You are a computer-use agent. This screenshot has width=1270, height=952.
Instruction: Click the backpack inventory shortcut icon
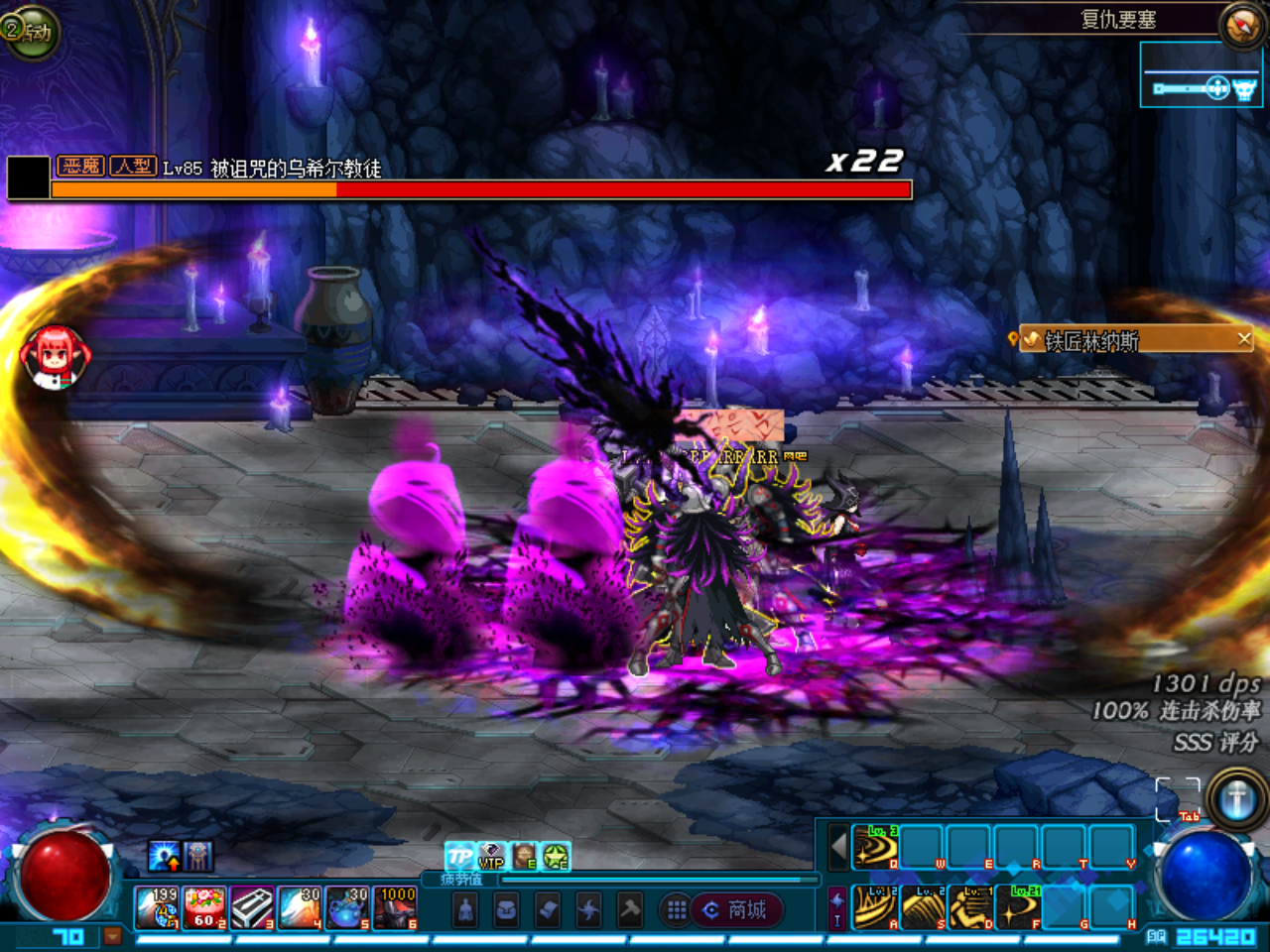506,908
